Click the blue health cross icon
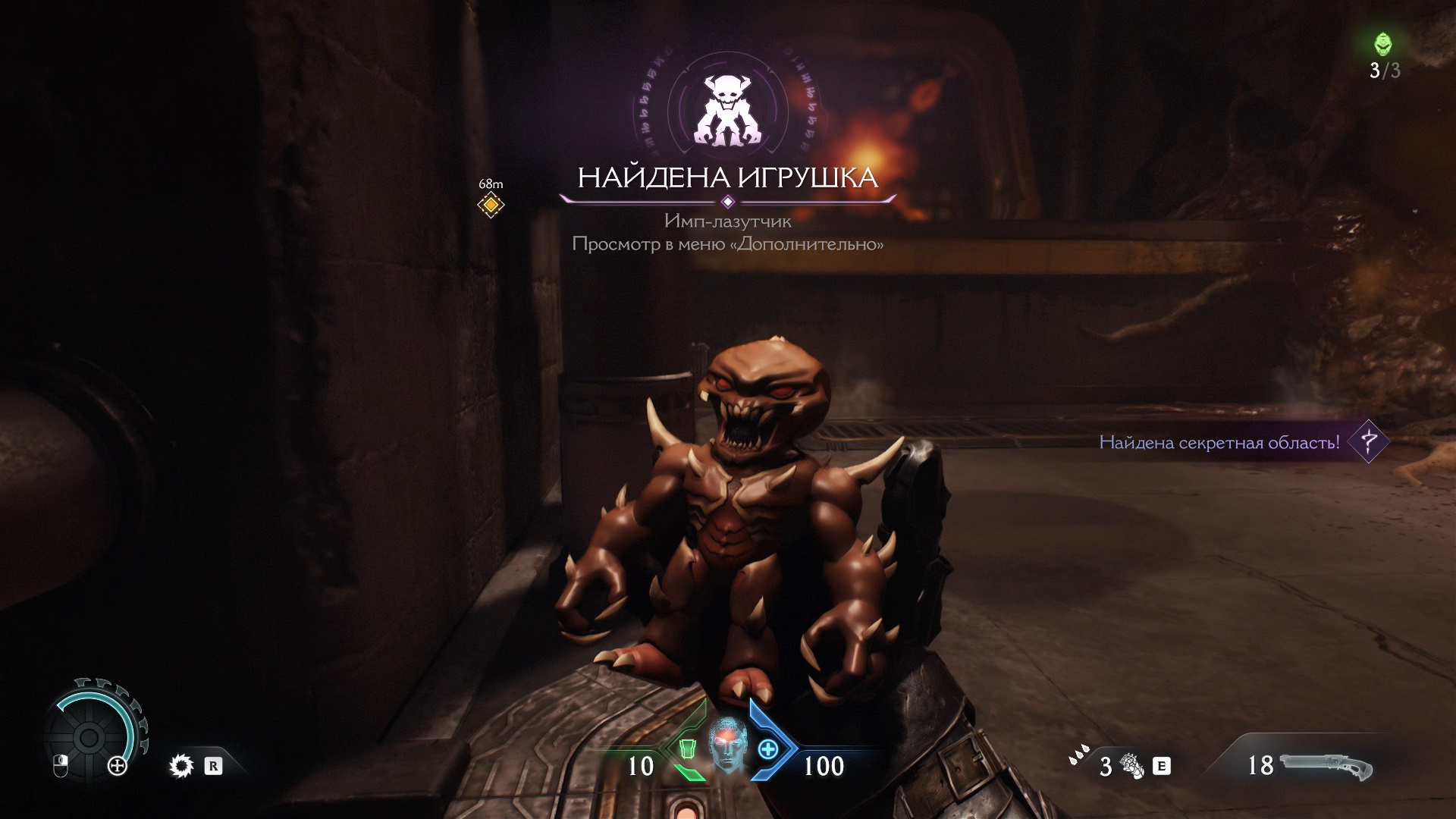This screenshot has width=1456, height=819. (x=768, y=749)
